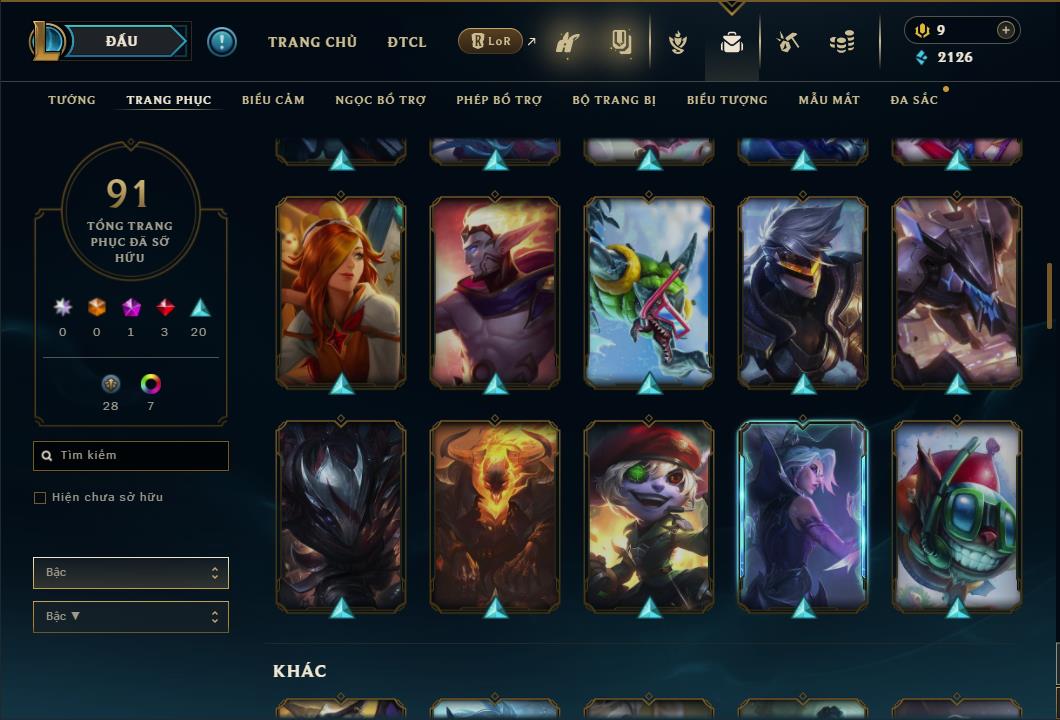Show the PHÉP BỔ TRỢ tab
This screenshot has height=720, width=1060.
(499, 100)
